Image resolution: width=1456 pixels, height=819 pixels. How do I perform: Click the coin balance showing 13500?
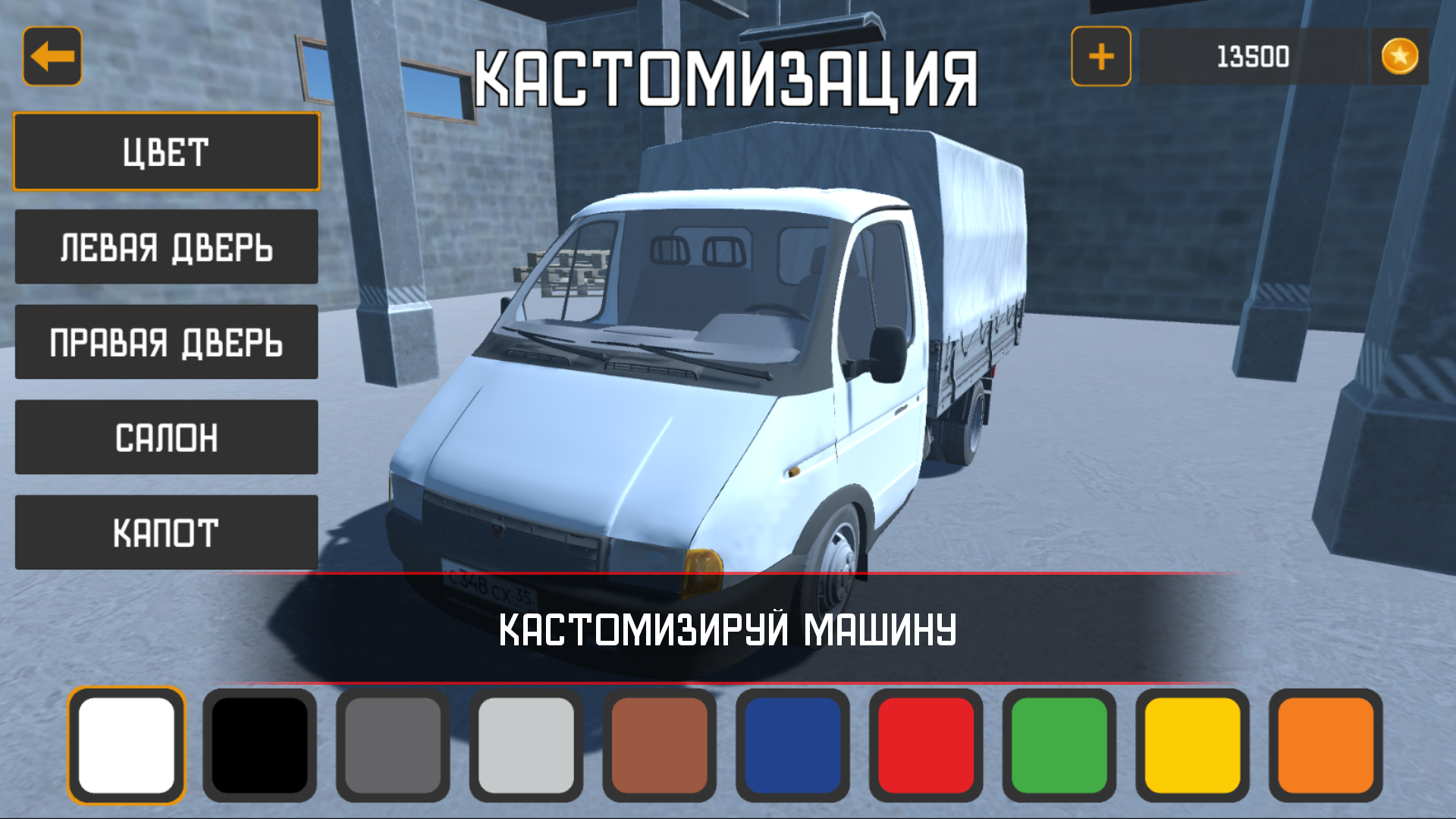tap(1253, 55)
